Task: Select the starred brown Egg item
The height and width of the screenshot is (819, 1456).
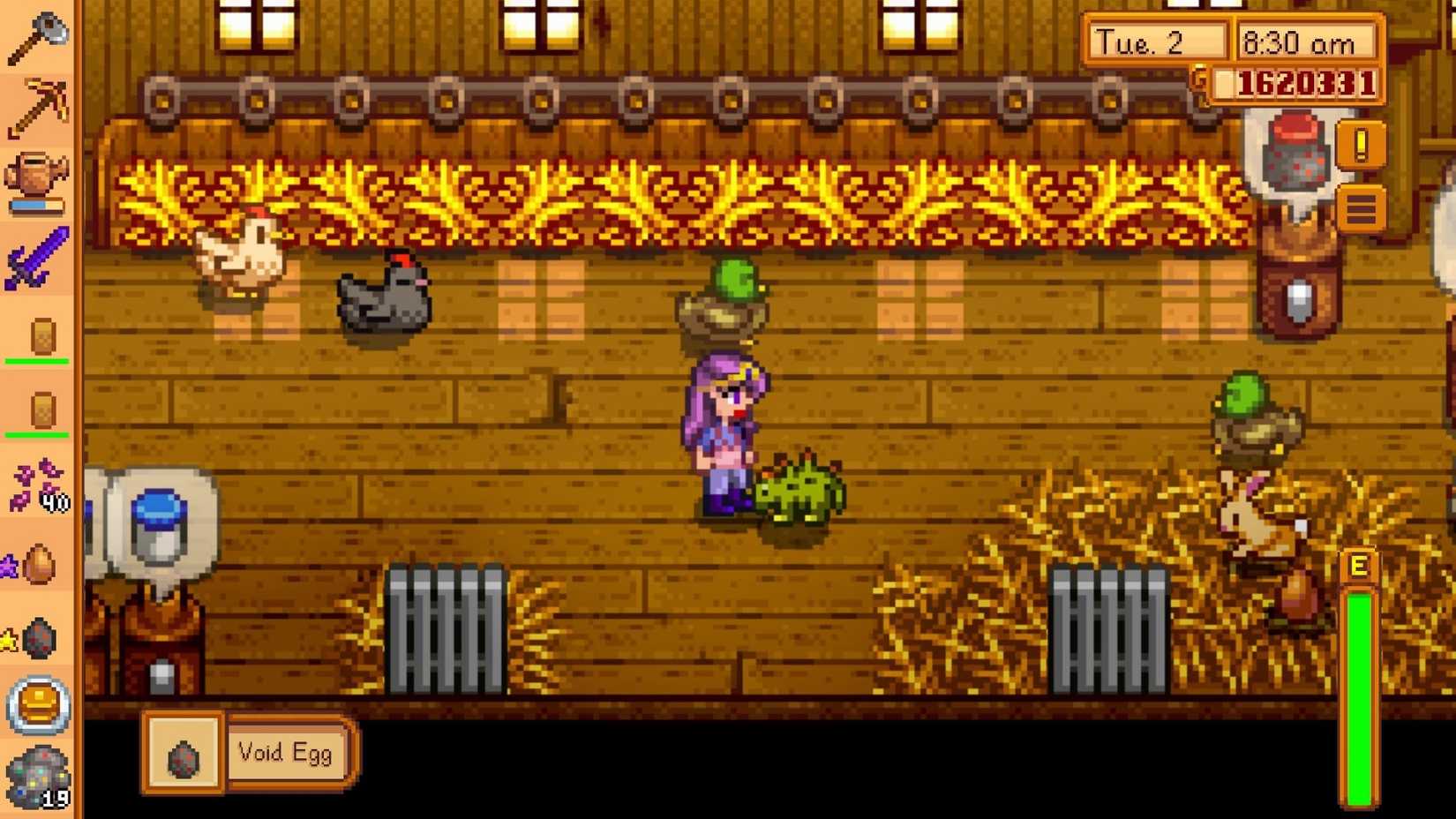Action: pyautogui.click(x=41, y=565)
